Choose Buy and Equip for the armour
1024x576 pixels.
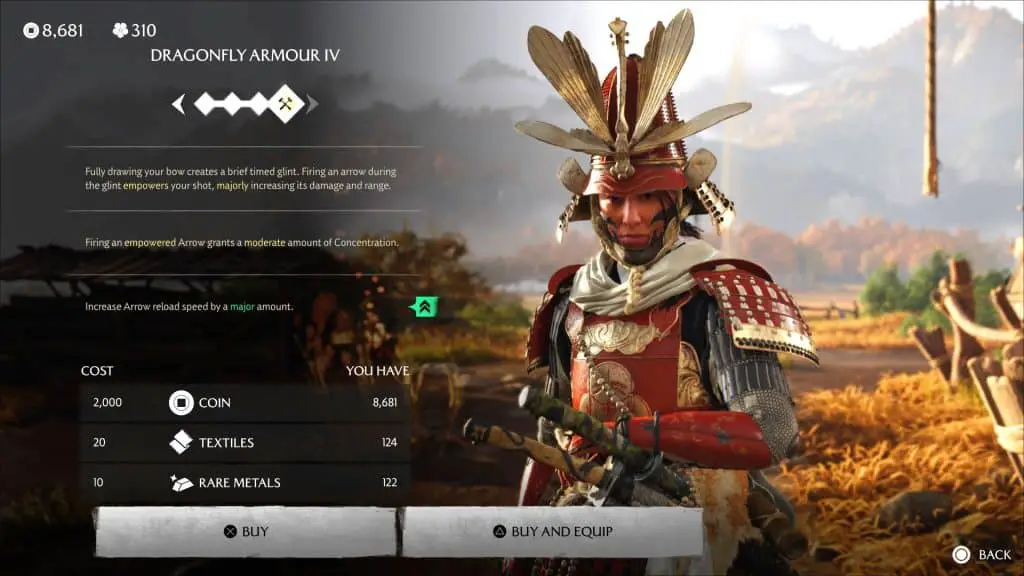tap(551, 532)
